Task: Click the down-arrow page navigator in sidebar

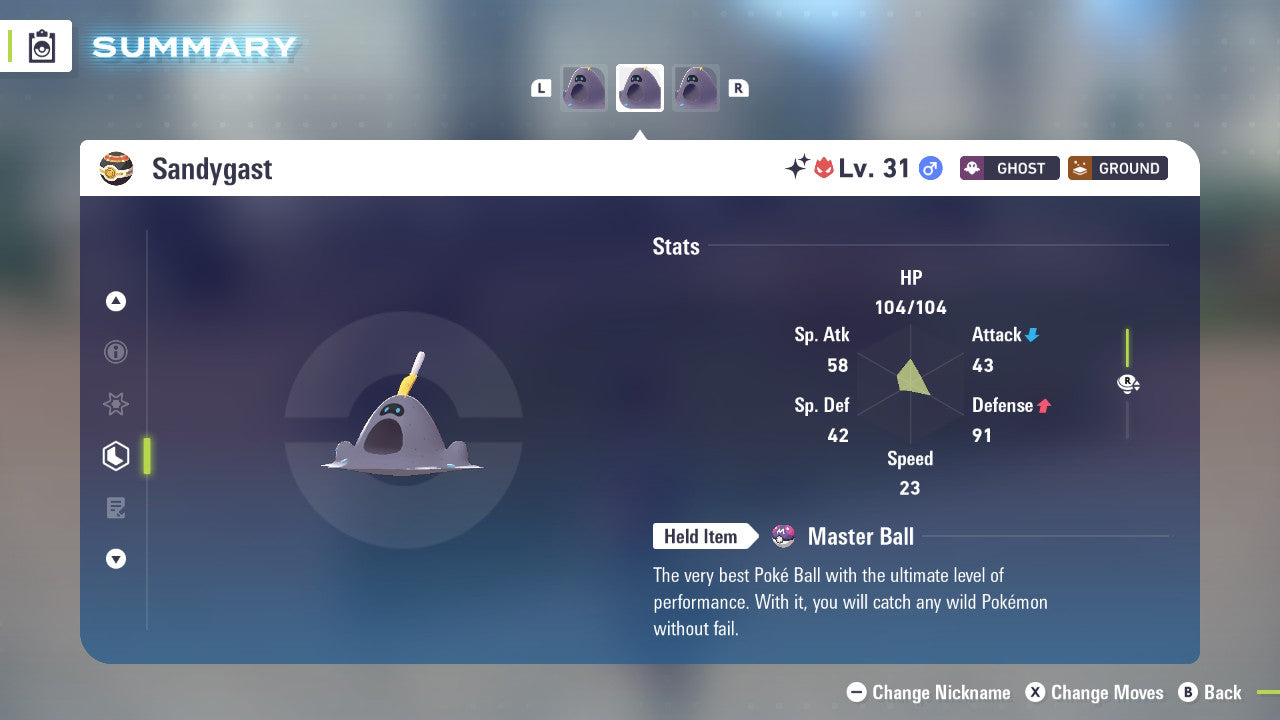Action: tap(116, 559)
